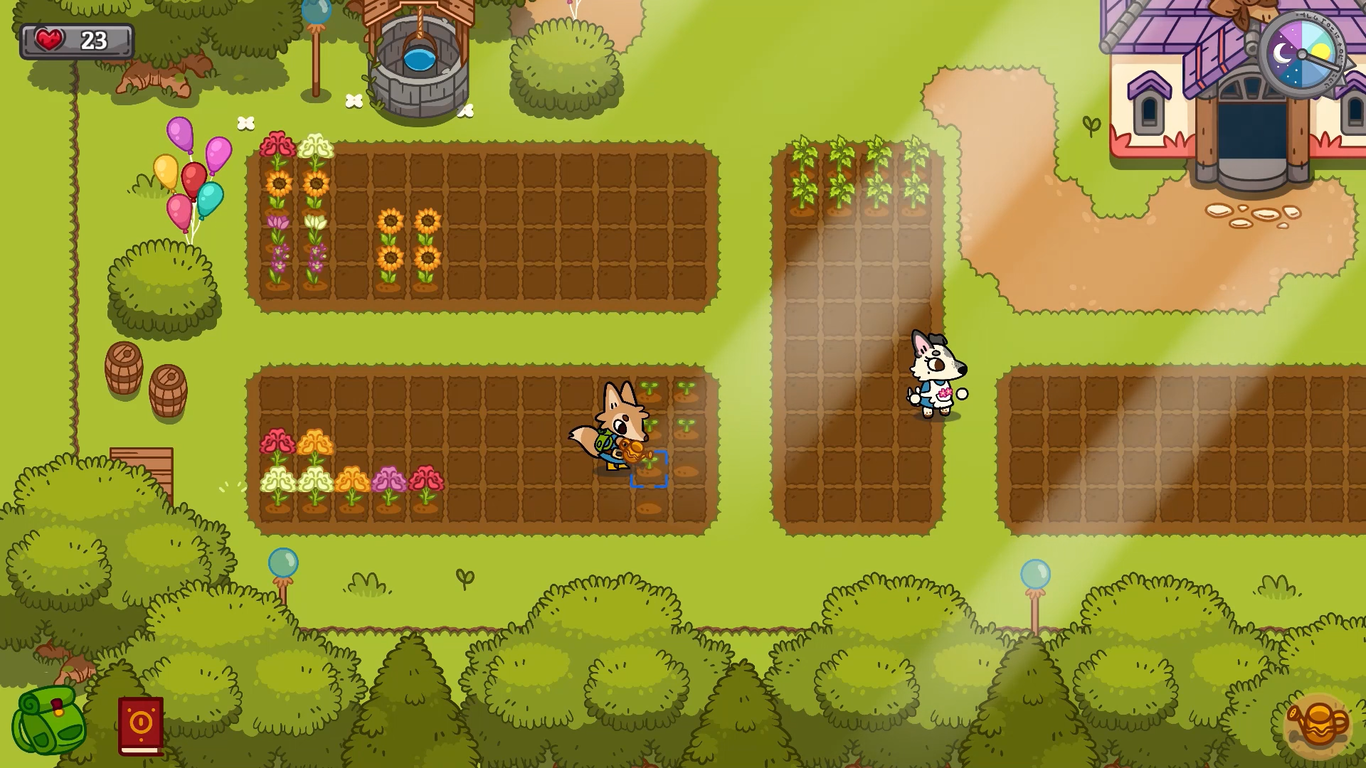Viewport: 1366px width, 768px height.
Task: Click the health counter reading 23
Action: coord(95,41)
